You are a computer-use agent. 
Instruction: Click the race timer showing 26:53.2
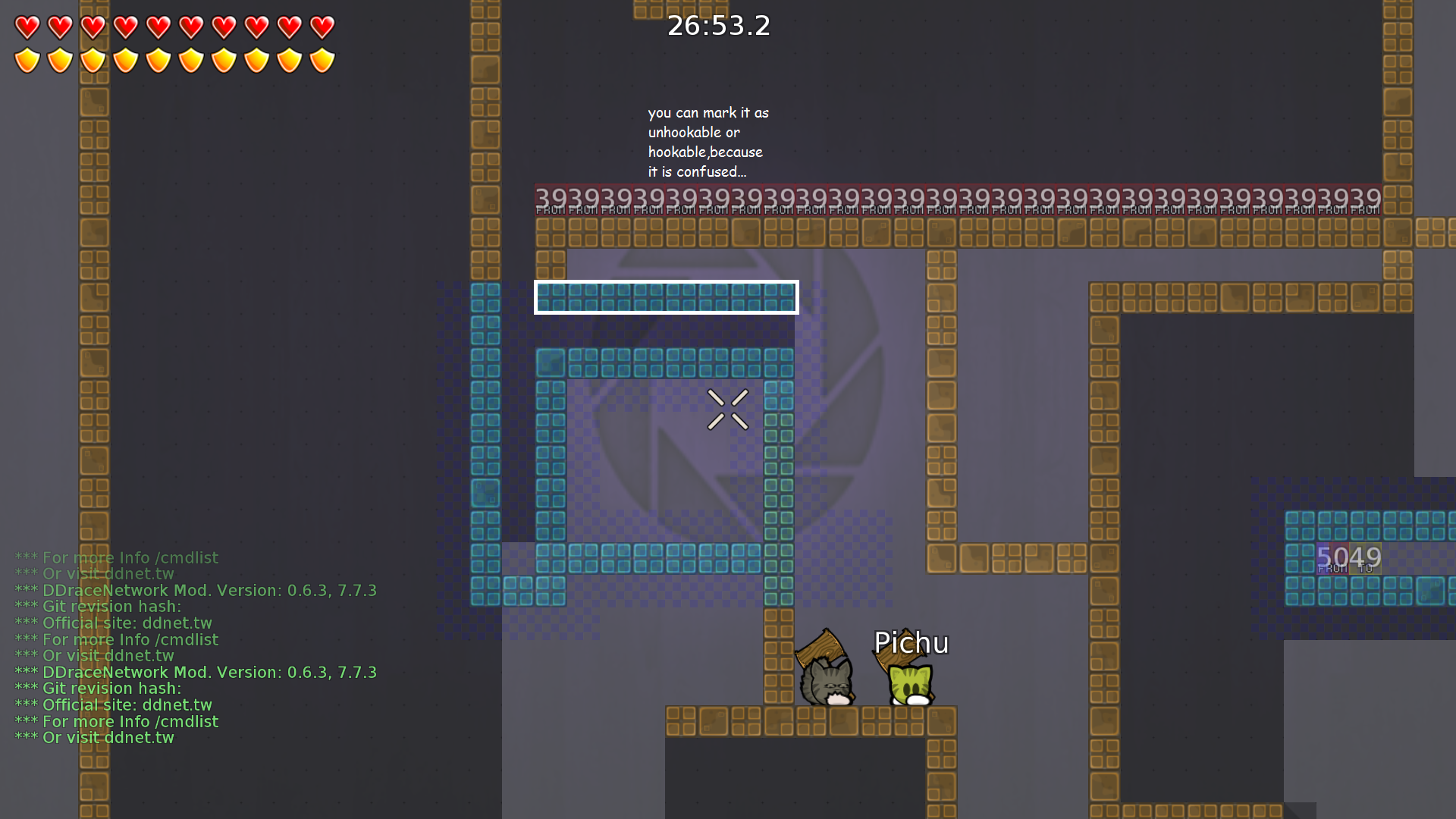click(x=718, y=25)
